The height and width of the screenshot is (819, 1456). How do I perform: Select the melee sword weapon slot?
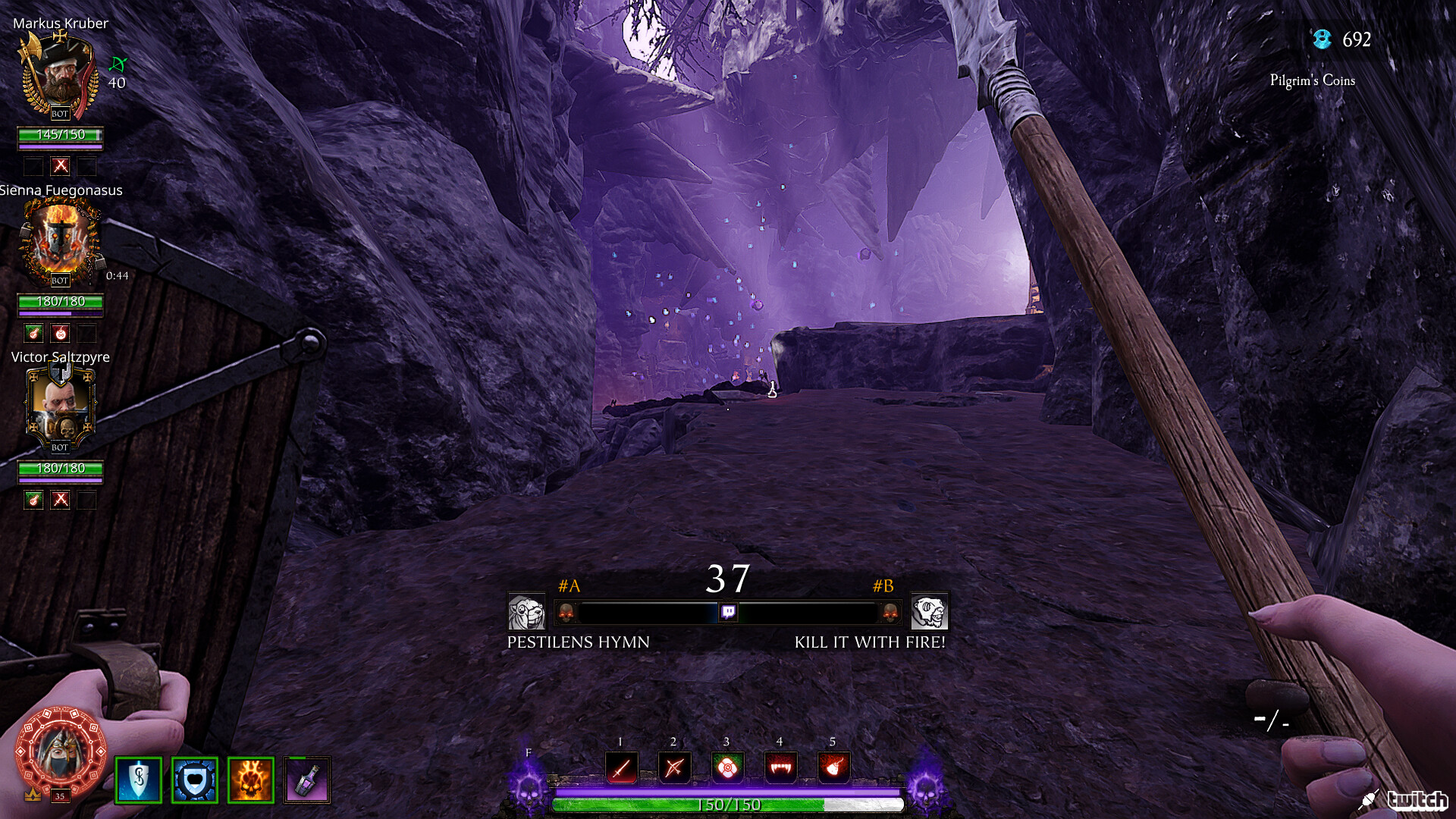(622, 768)
